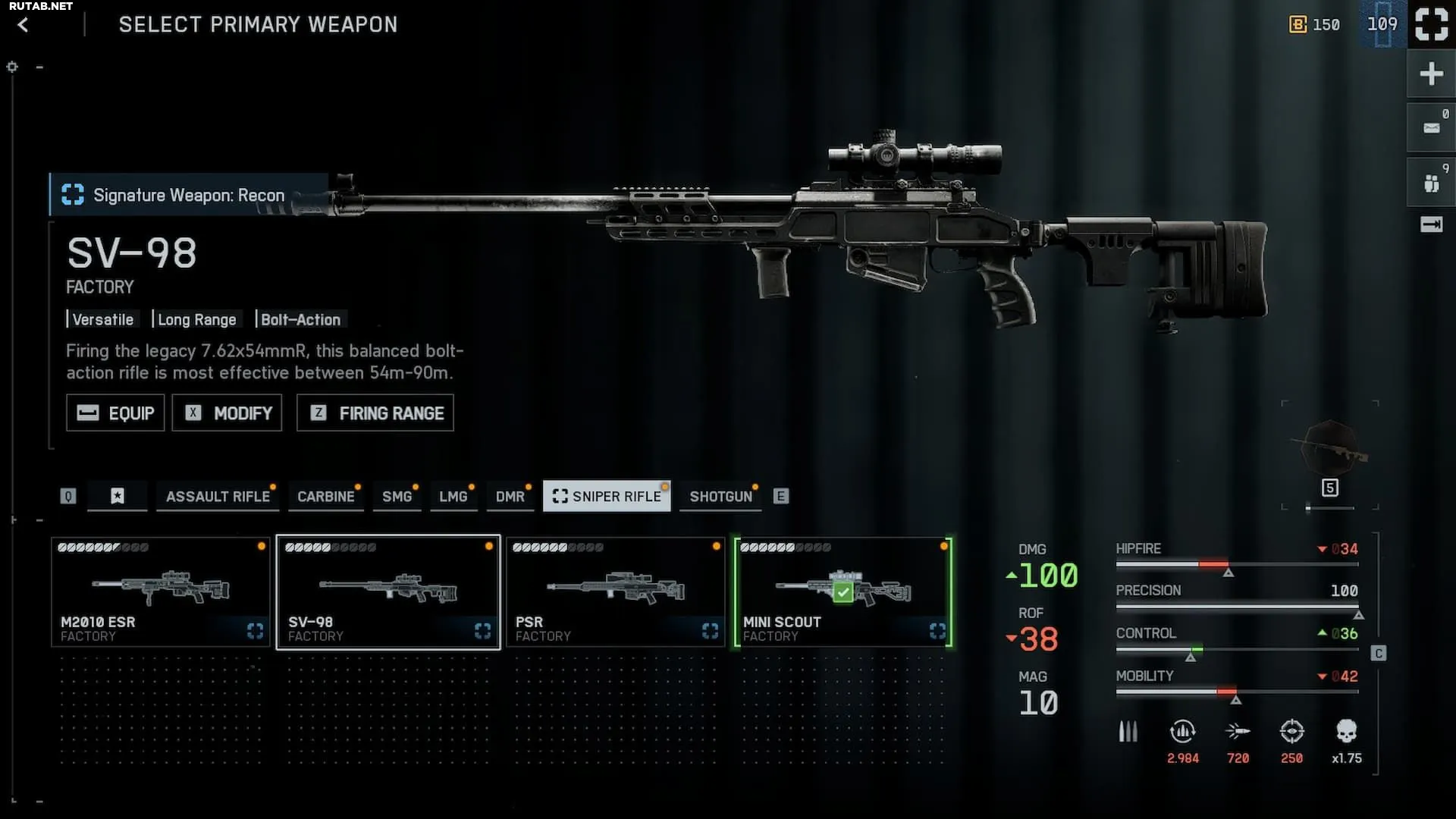1456x819 pixels.
Task: Select the M2010 ESR weapon card
Action: click(160, 592)
